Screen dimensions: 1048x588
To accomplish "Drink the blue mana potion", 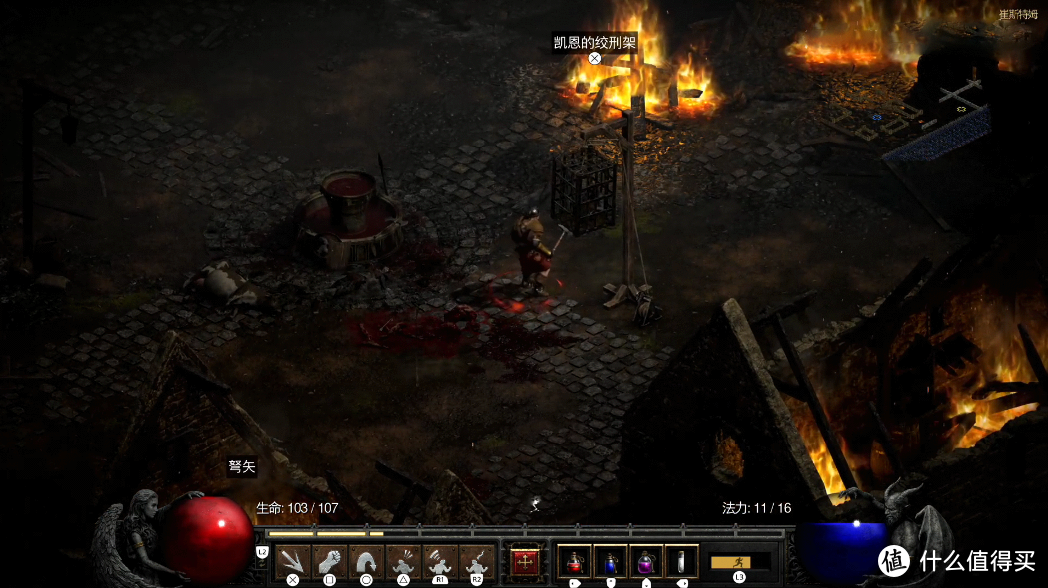I will [610, 561].
